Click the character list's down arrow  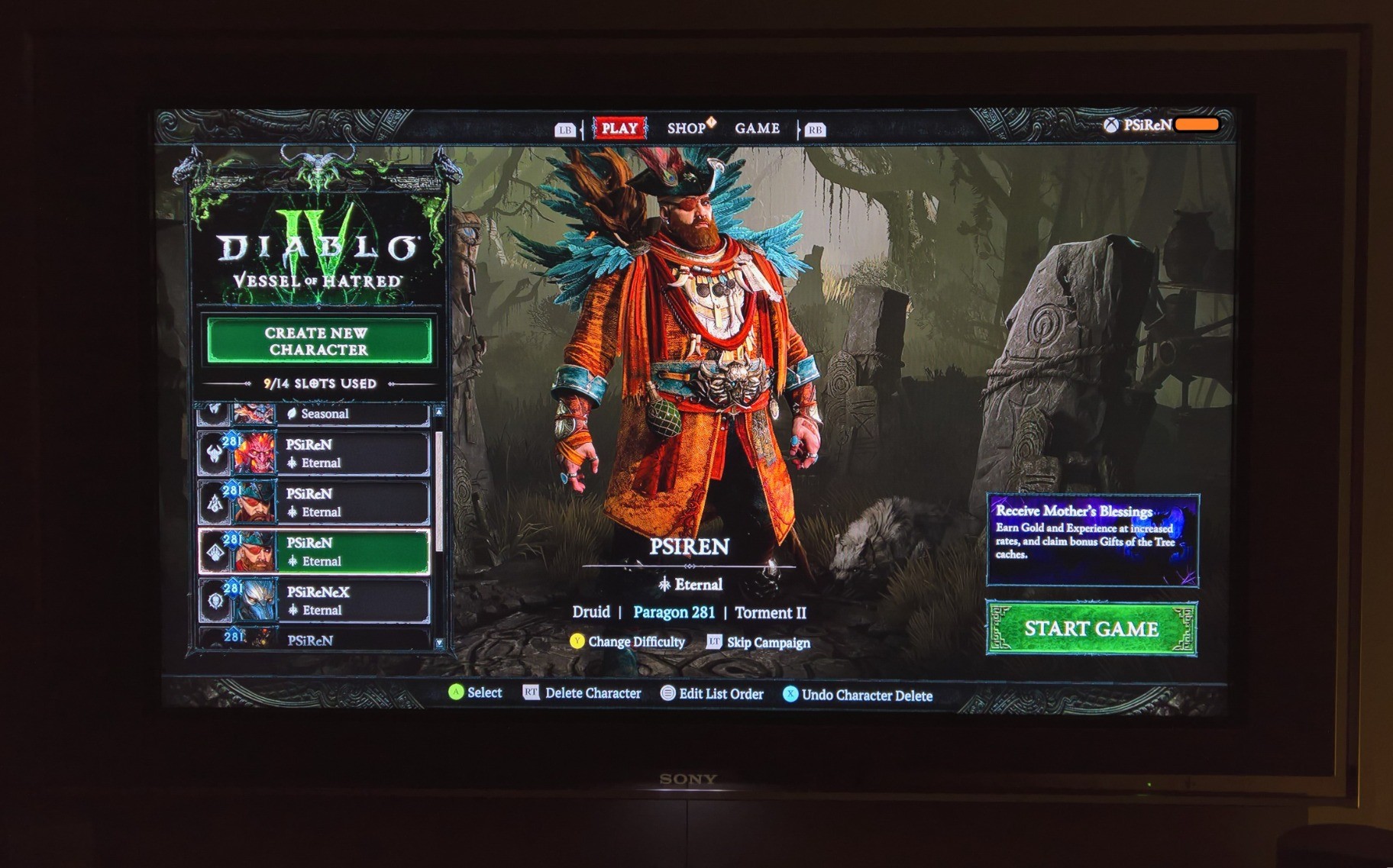click(x=439, y=644)
